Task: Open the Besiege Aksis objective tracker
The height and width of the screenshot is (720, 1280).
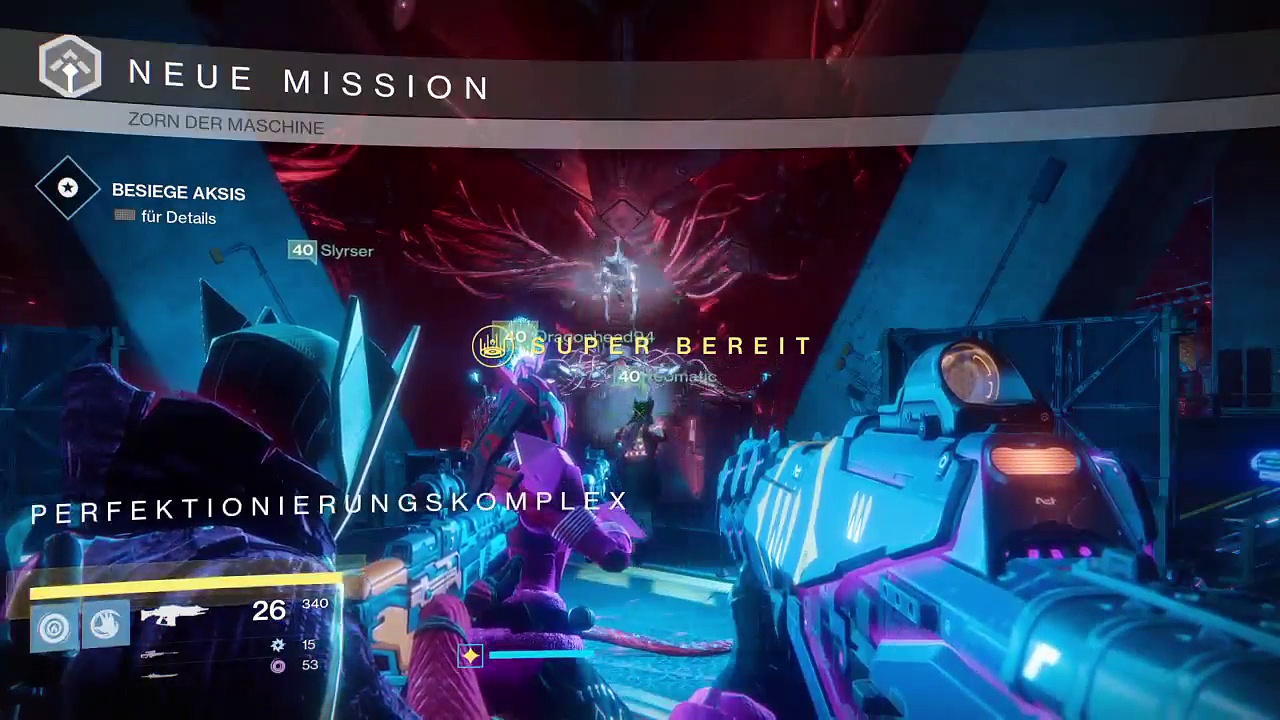Action: pos(178,193)
